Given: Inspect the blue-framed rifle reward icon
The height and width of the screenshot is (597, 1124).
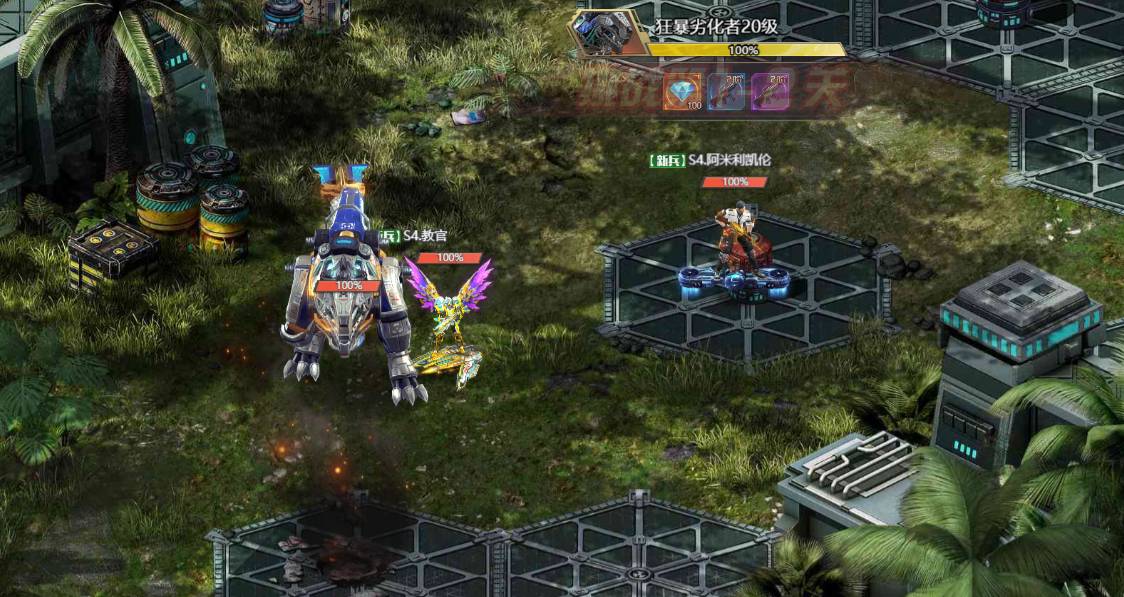Looking at the screenshot, I should [727, 92].
